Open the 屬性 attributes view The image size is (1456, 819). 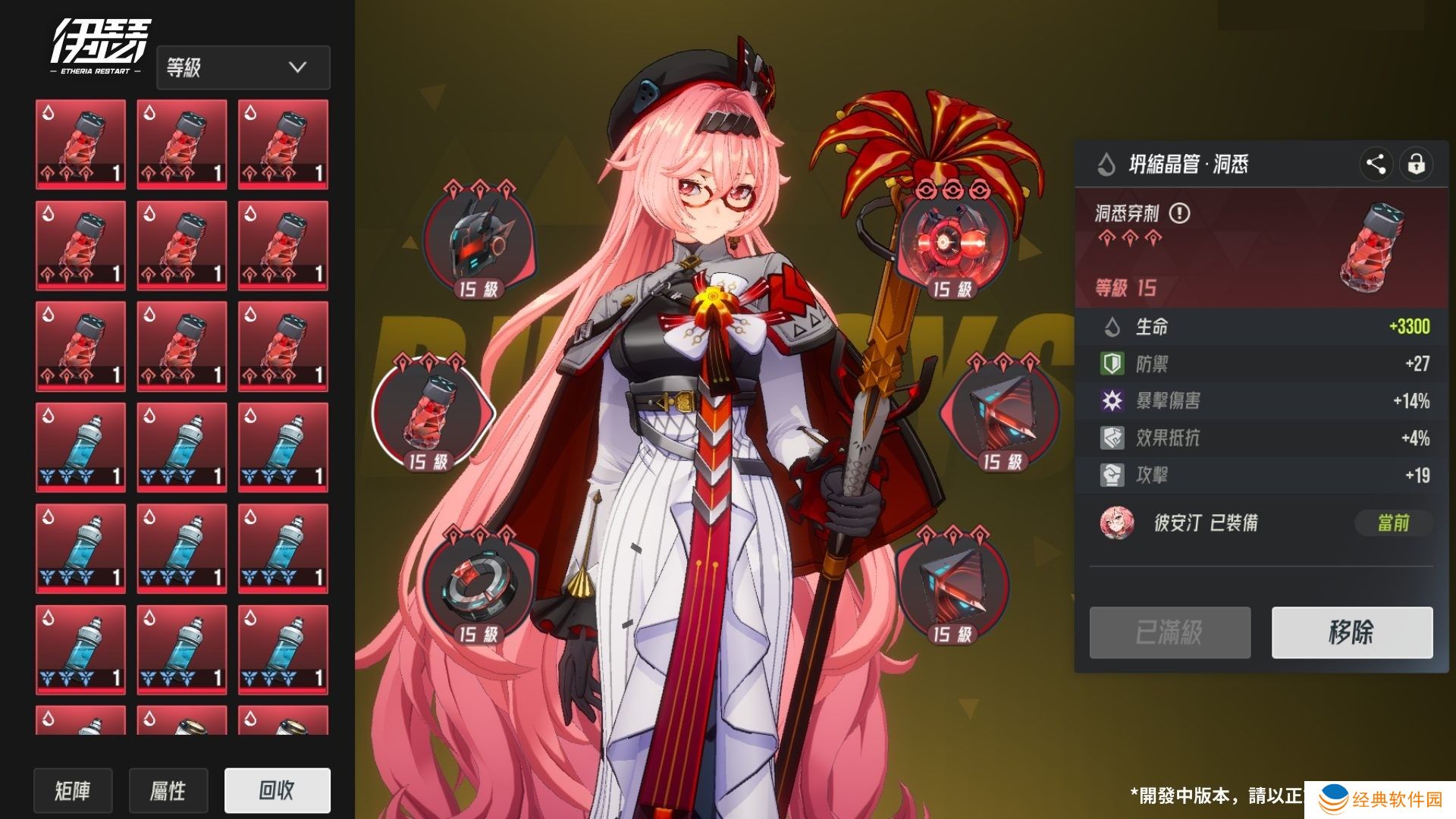click(168, 791)
